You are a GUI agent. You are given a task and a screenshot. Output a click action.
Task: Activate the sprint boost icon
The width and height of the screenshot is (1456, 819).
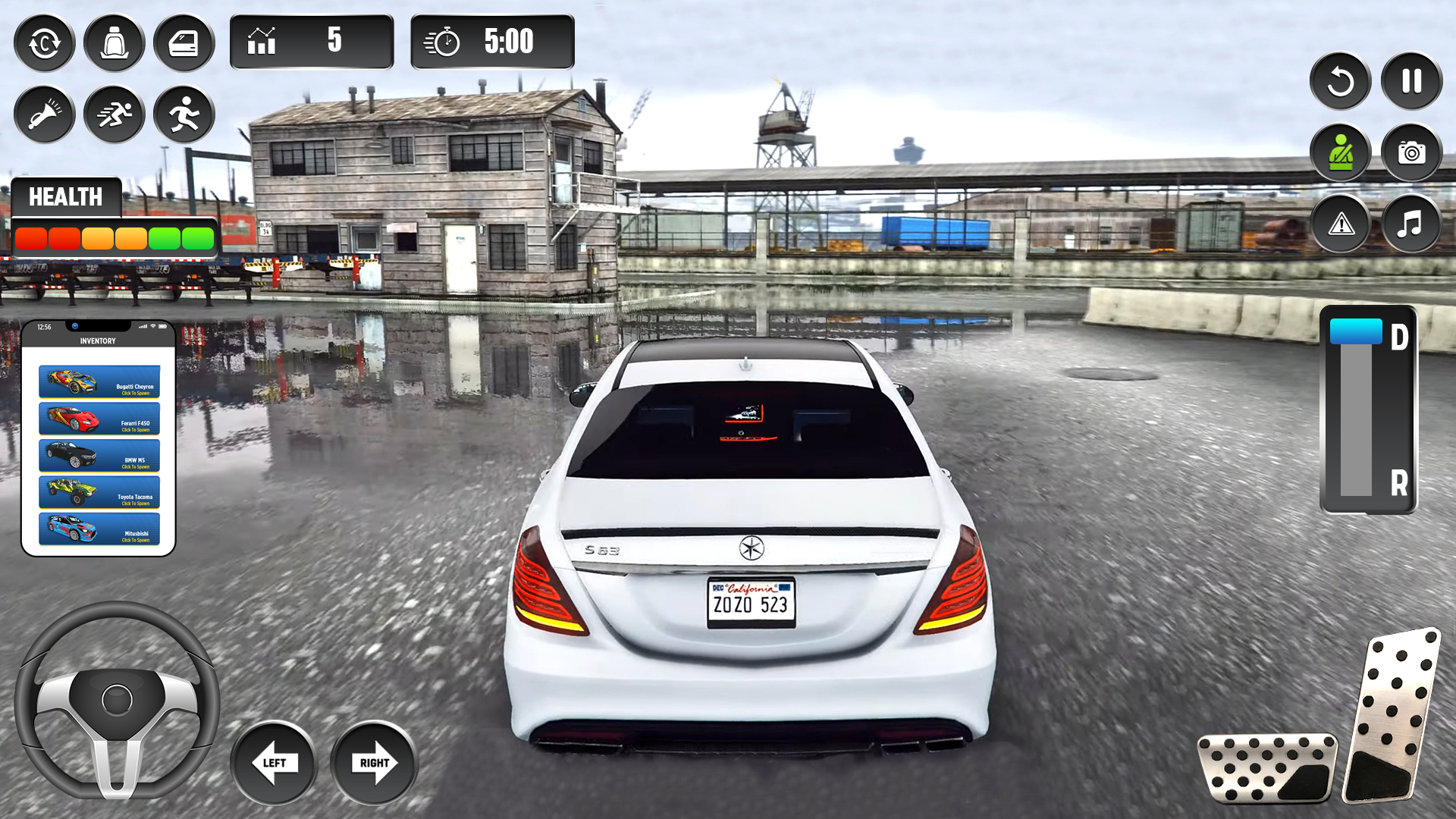pos(114,114)
